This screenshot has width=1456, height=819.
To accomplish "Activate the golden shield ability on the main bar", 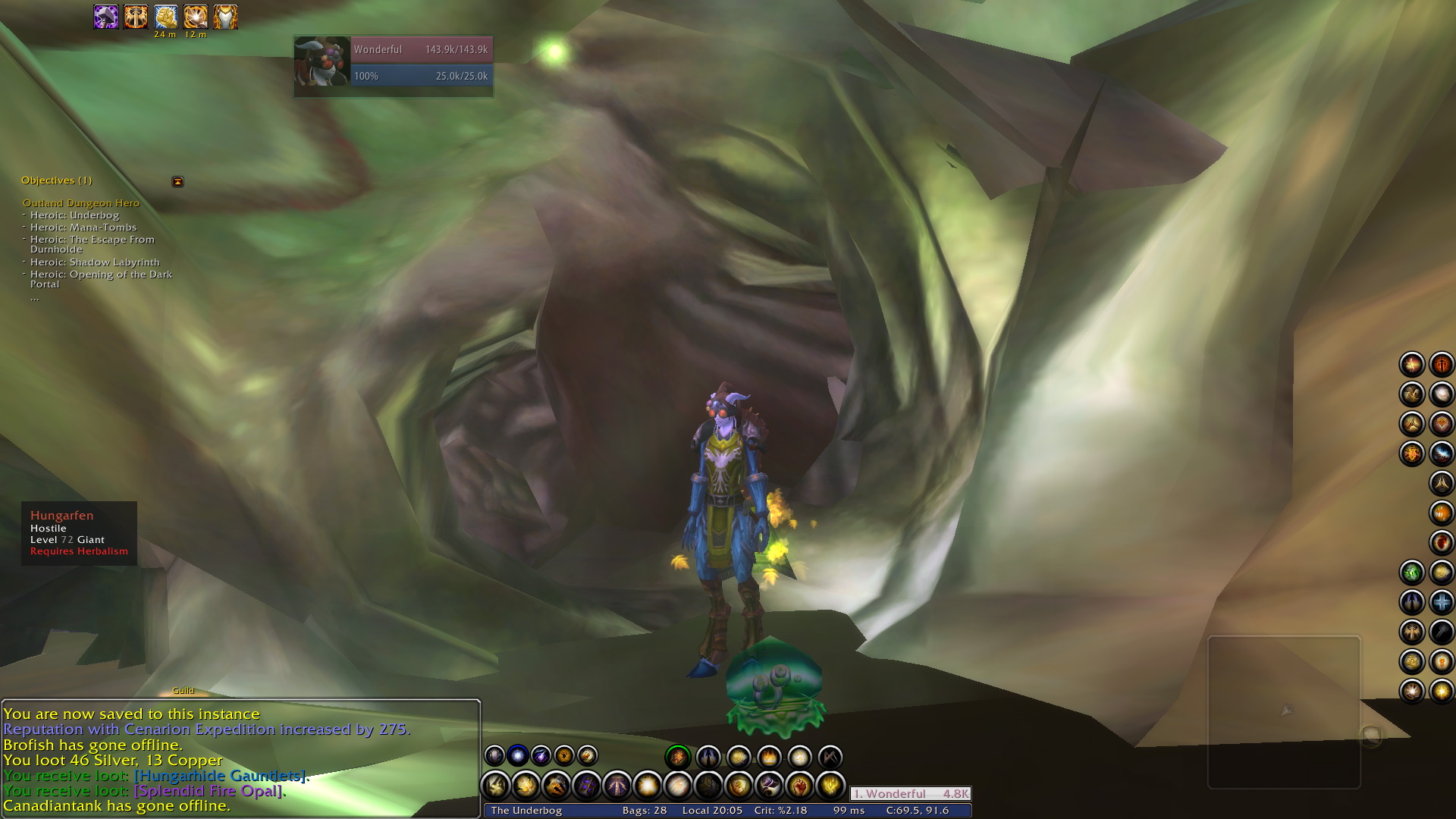I will pos(739,786).
